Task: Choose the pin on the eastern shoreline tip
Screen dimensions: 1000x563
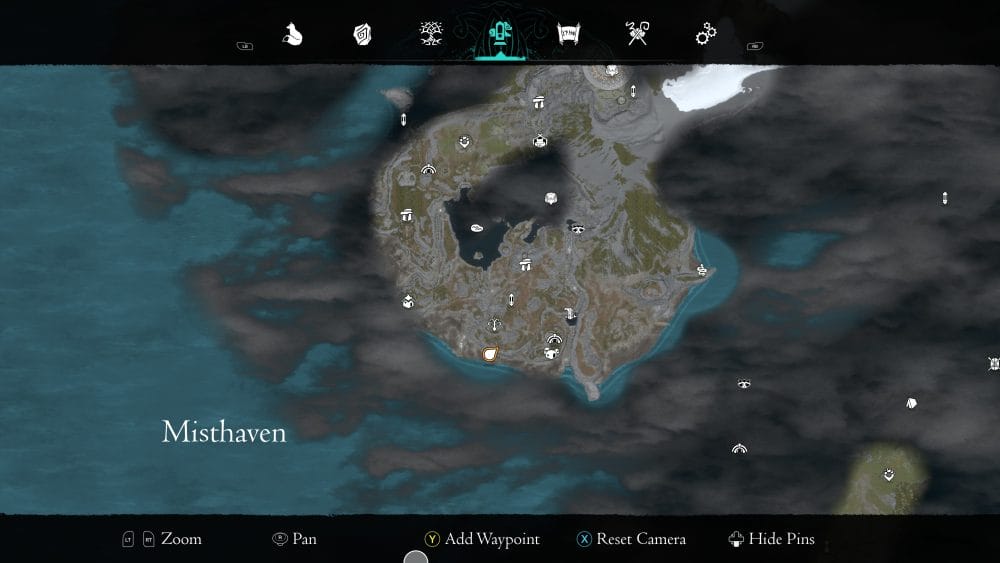Action: click(702, 269)
